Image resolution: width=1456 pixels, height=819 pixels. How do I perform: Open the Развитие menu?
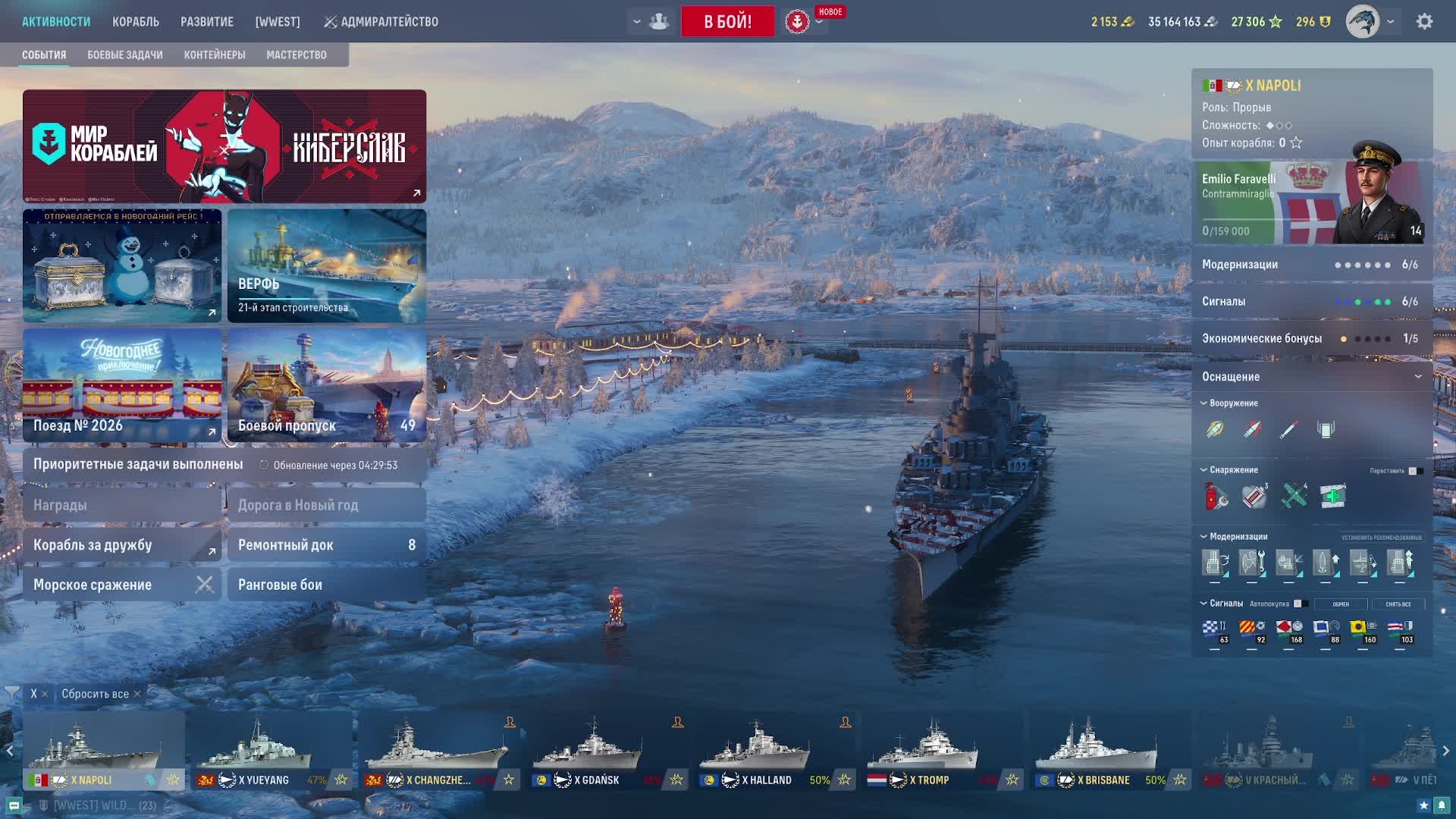pyautogui.click(x=207, y=22)
